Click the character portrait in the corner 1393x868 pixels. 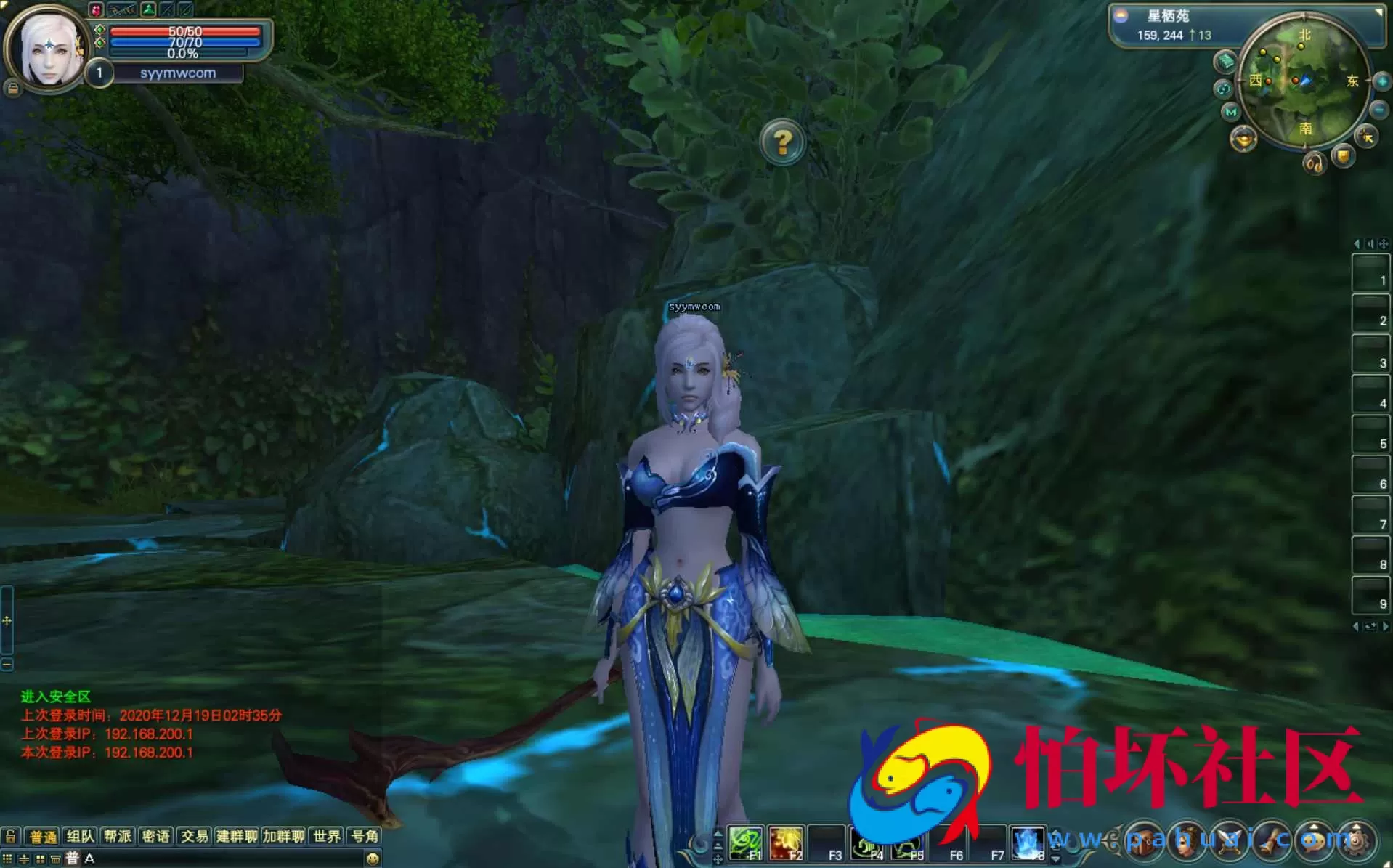(49, 49)
